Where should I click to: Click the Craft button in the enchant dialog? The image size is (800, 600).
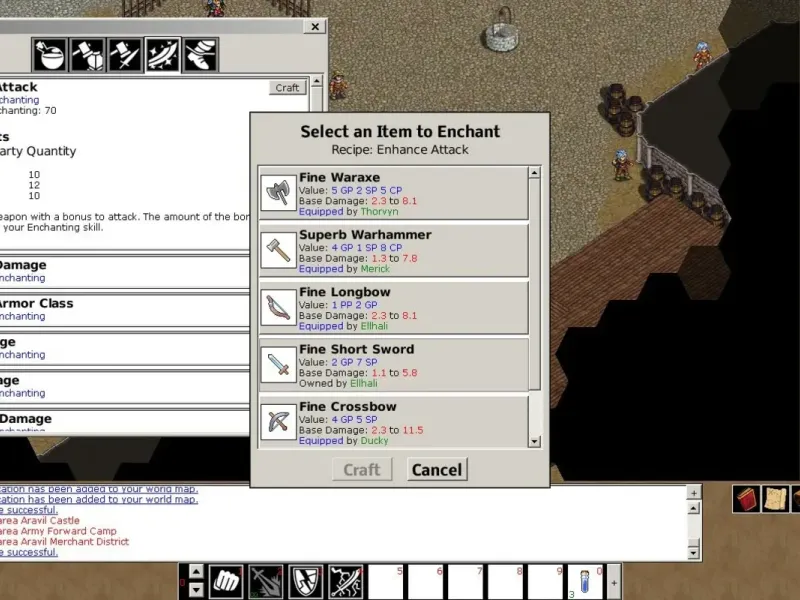(x=361, y=470)
